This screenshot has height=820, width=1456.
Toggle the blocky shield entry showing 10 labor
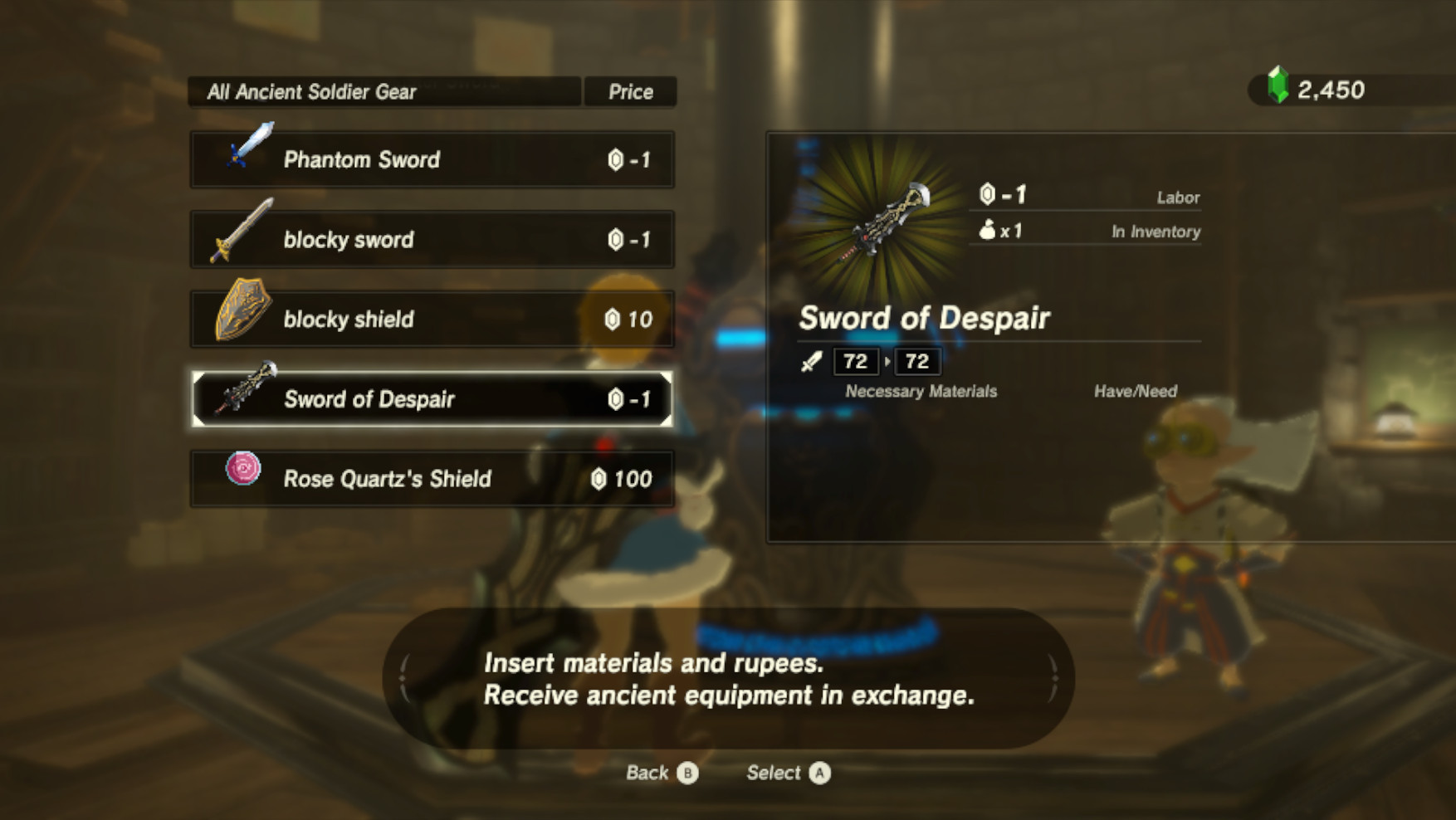[432, 318]
